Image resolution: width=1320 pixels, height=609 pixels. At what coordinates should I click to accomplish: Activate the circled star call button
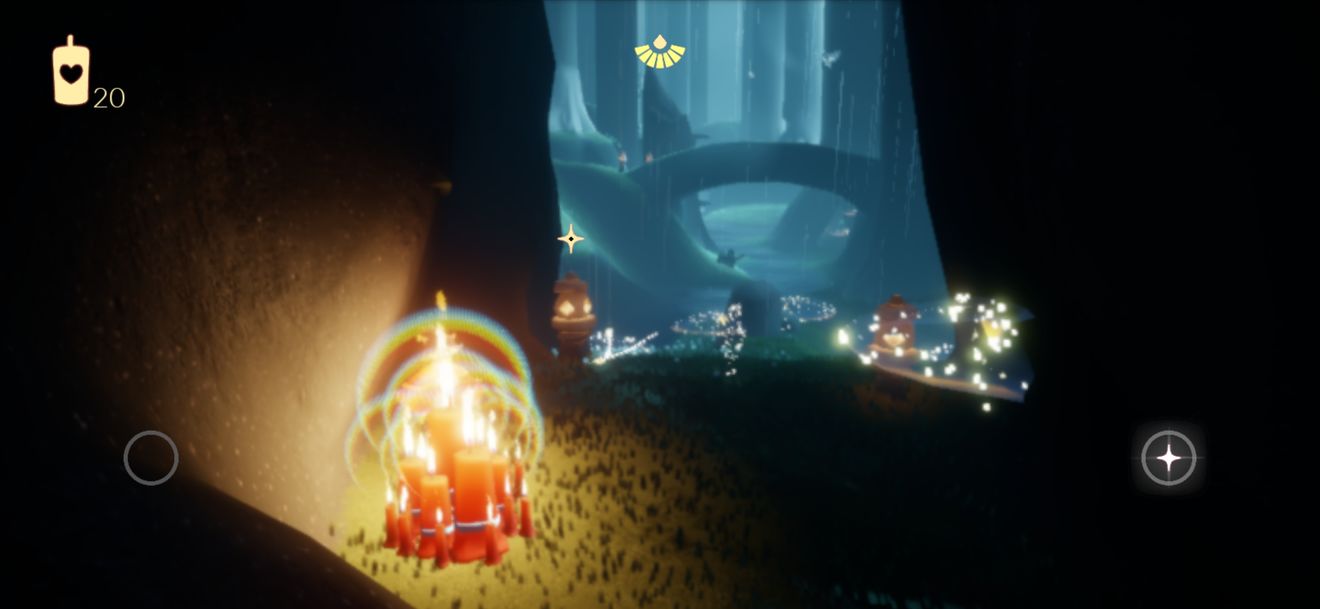click(1168, 458)
